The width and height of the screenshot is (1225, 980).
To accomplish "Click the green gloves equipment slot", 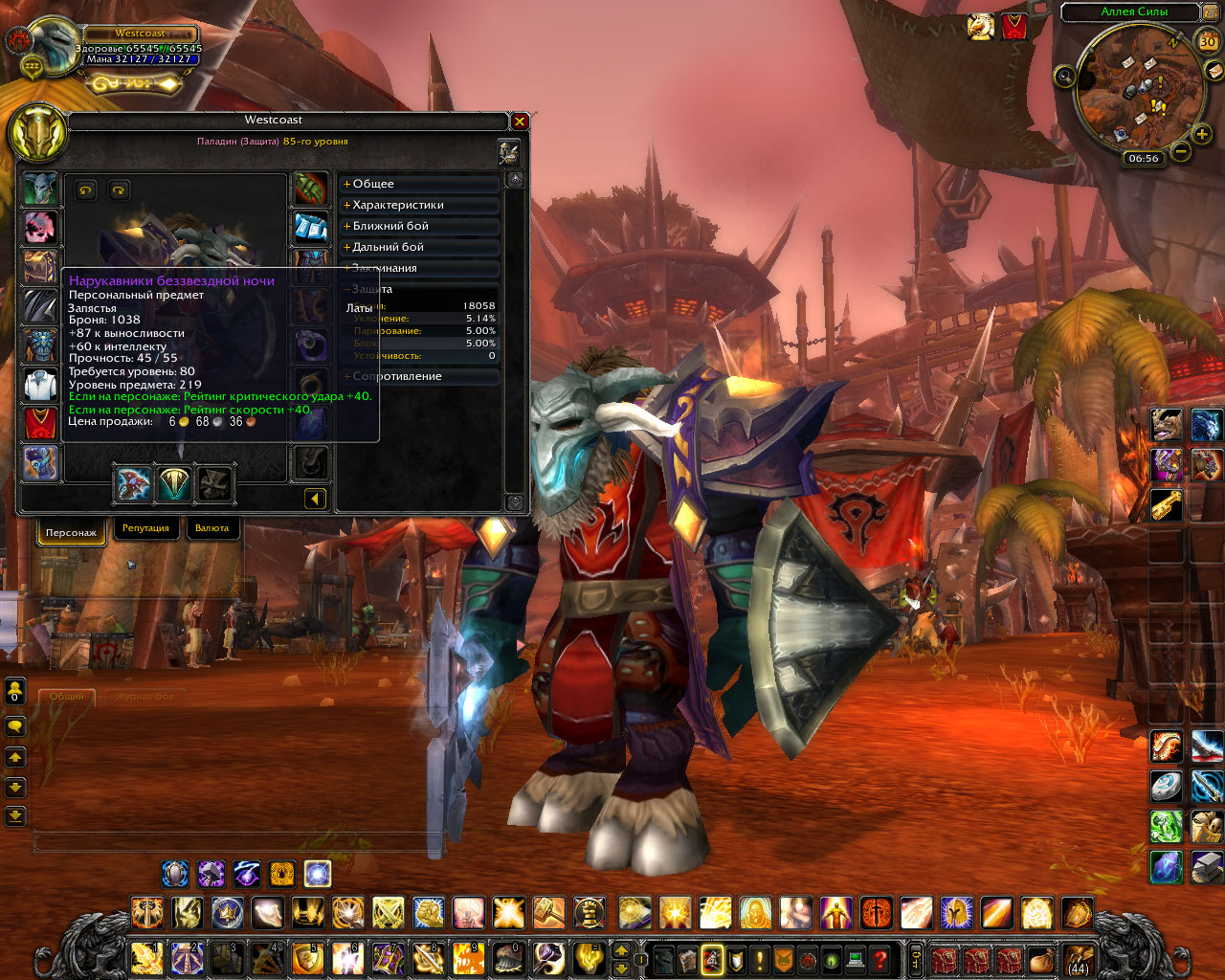I will [310, 189].
